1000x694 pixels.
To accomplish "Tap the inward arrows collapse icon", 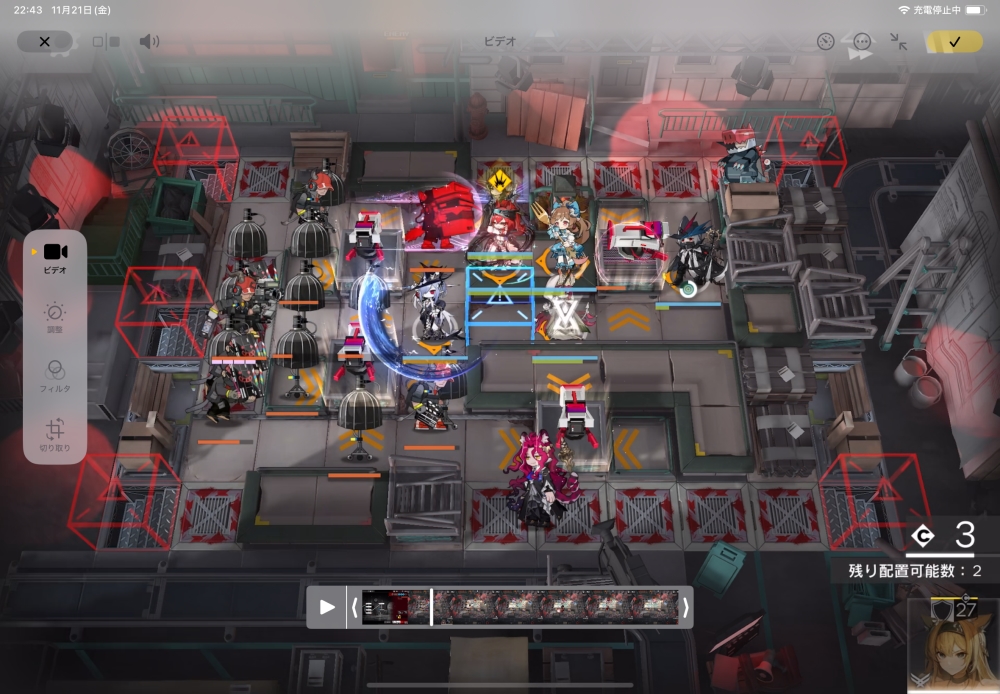I will (x=899, y=42).
